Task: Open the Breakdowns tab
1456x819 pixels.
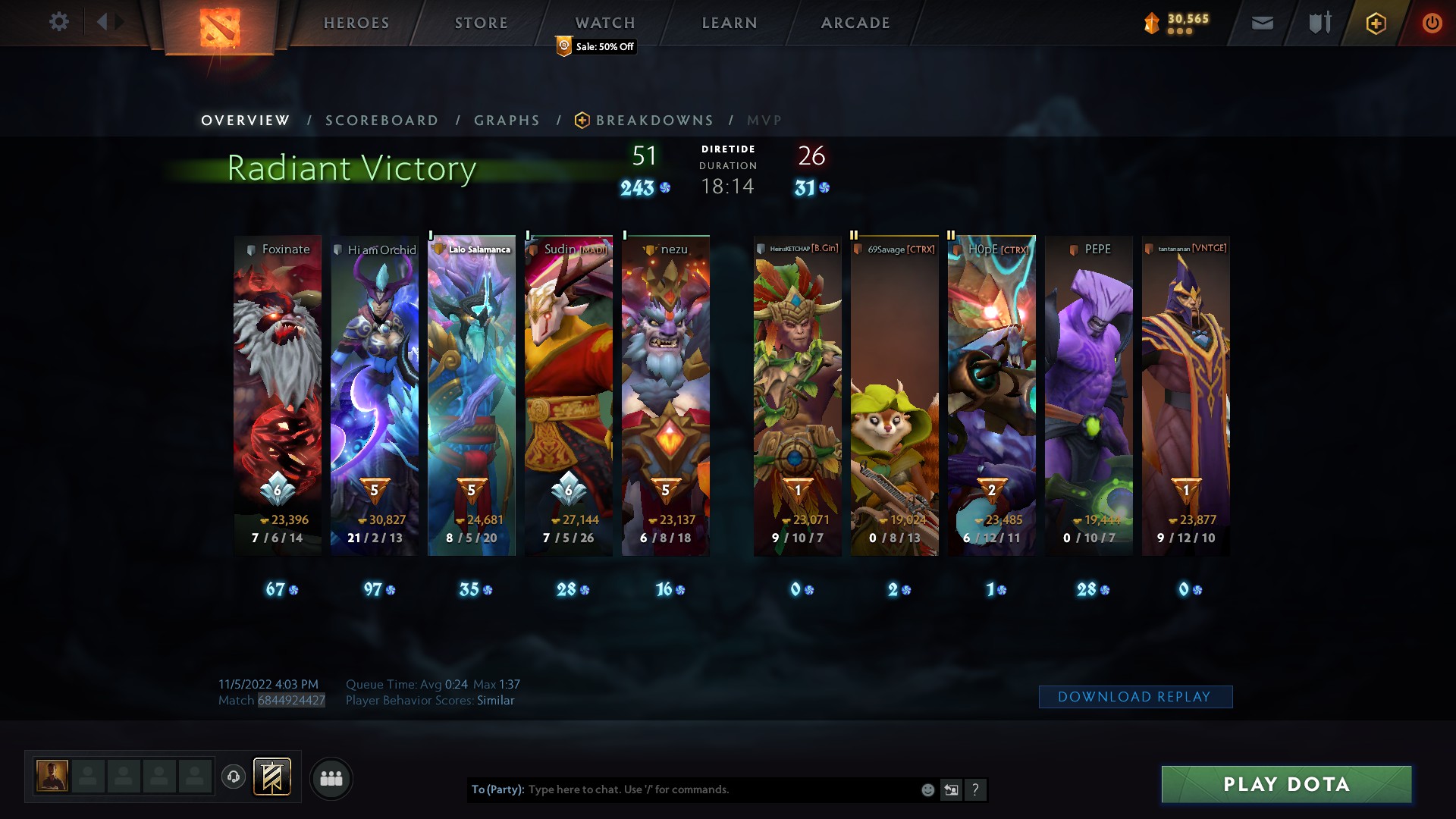Action: [x=654, y=120]
